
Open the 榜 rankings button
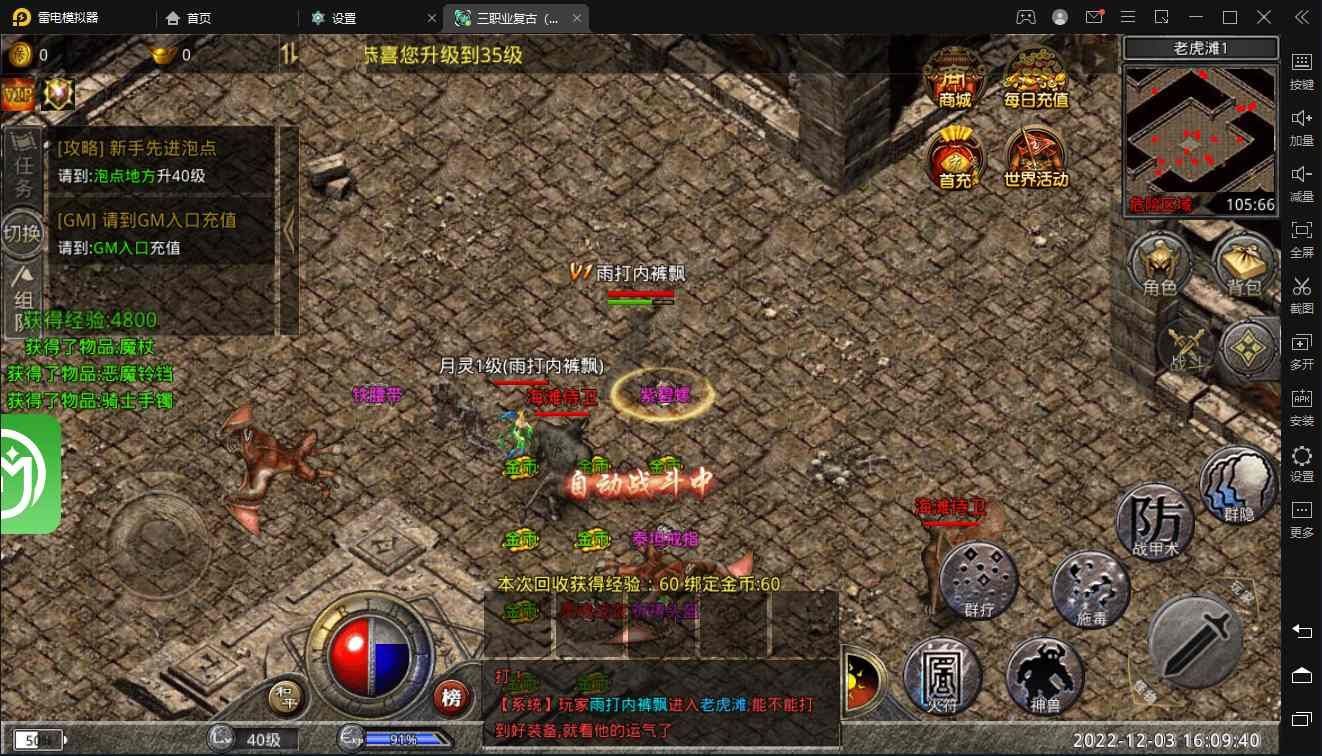451,695
